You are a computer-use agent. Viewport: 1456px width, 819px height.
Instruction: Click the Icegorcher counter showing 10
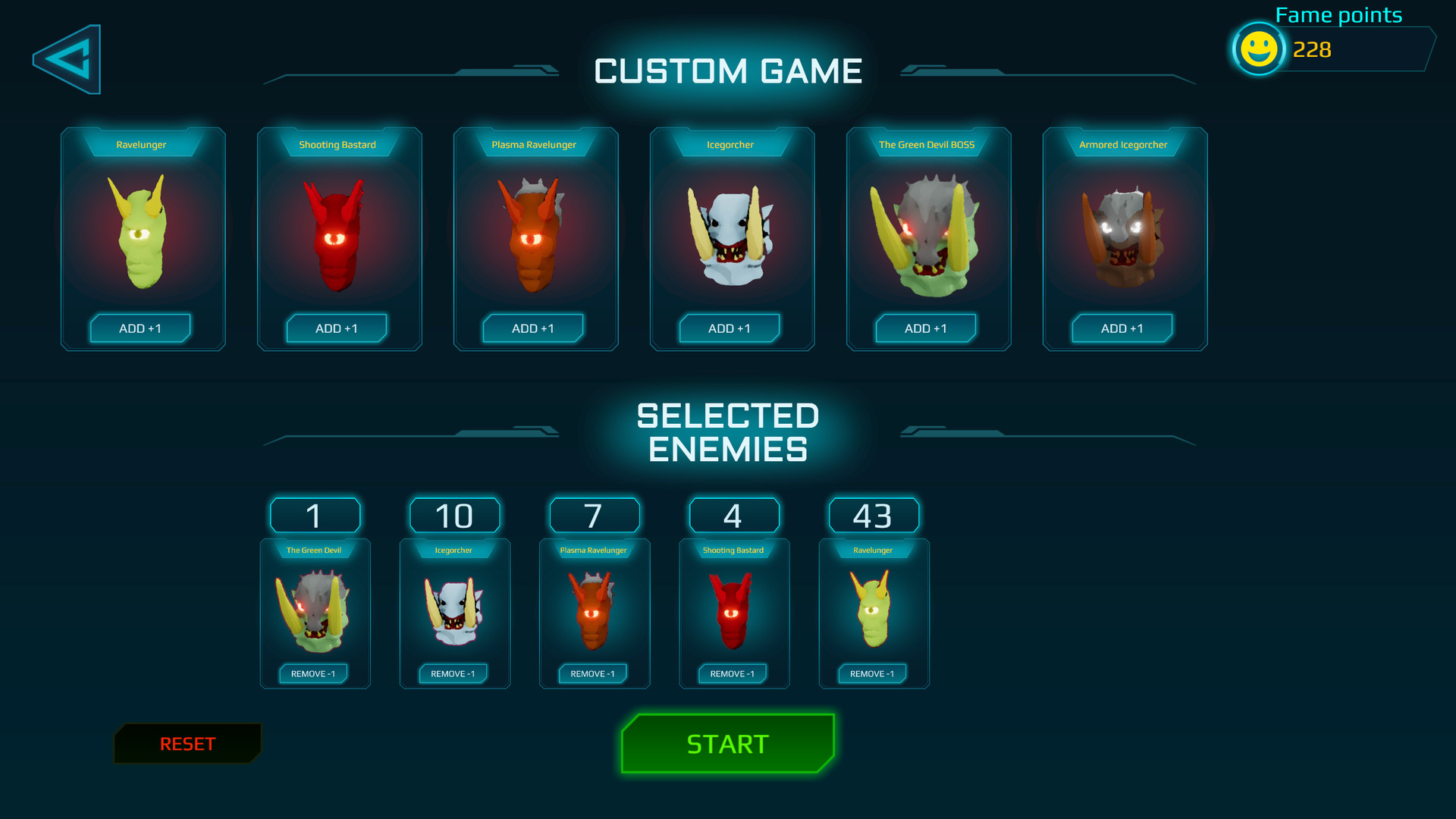tap(453, 515)
